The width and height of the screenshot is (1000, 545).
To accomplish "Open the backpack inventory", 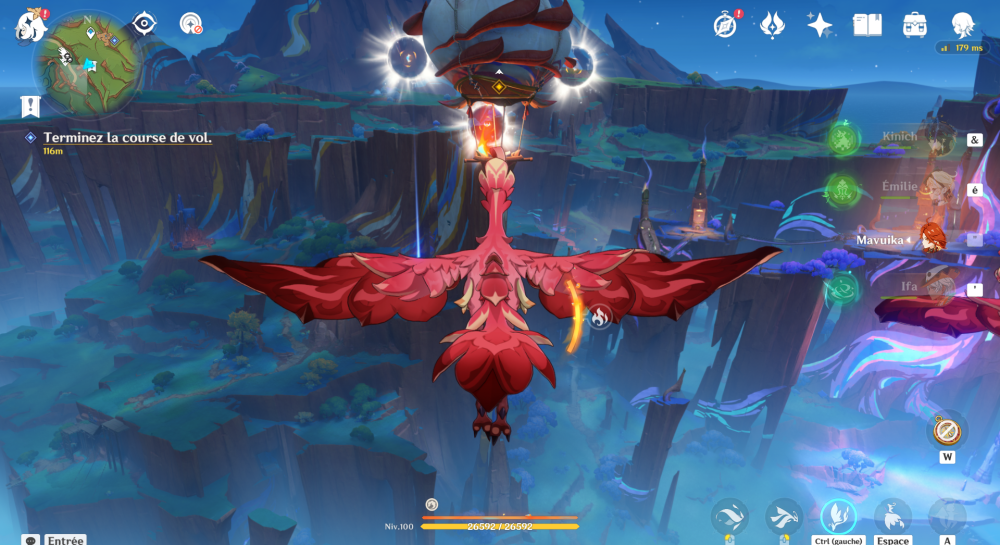I will tap(914, 24).
